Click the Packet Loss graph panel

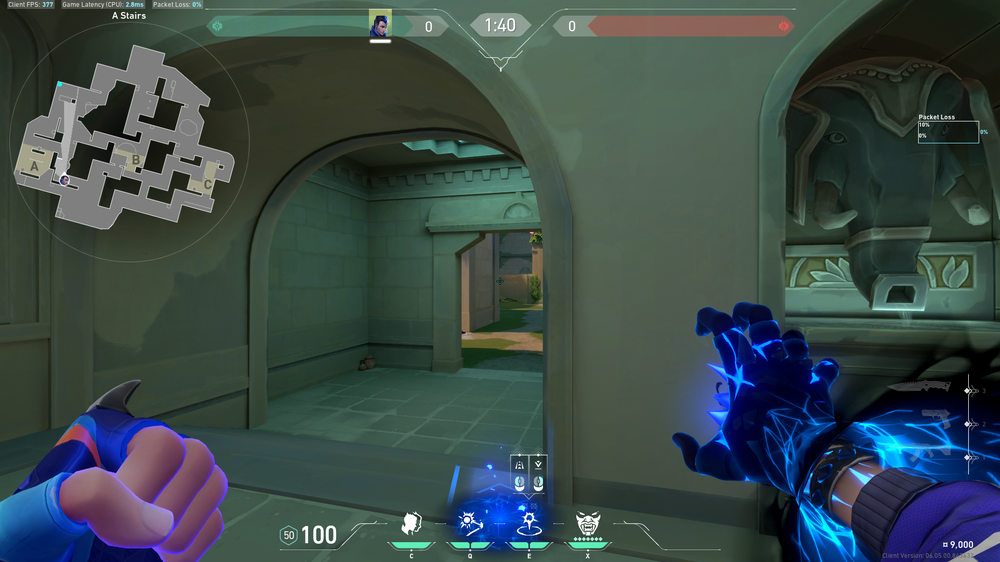(x=948, y=131)
